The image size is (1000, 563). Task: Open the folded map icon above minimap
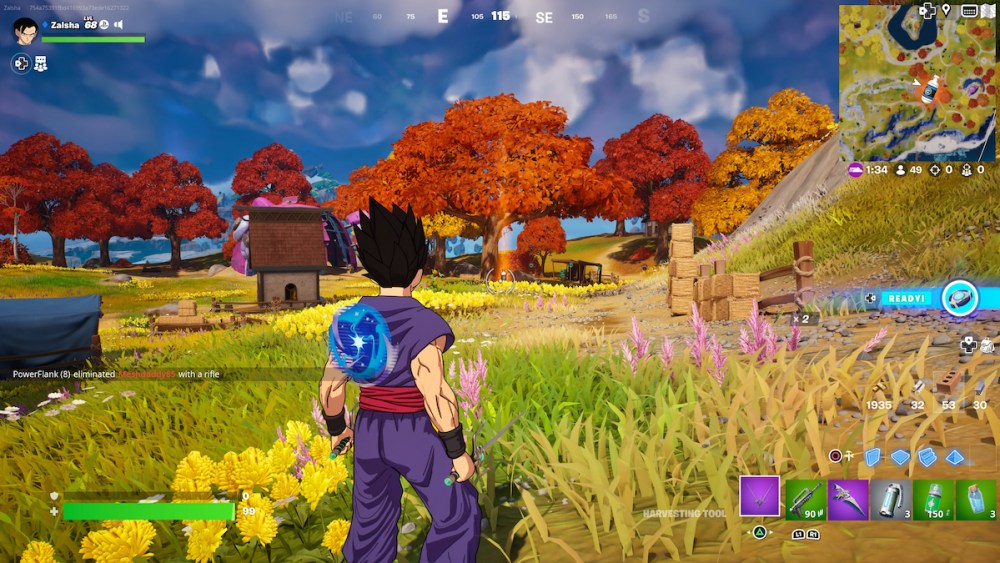pos(989,11)
